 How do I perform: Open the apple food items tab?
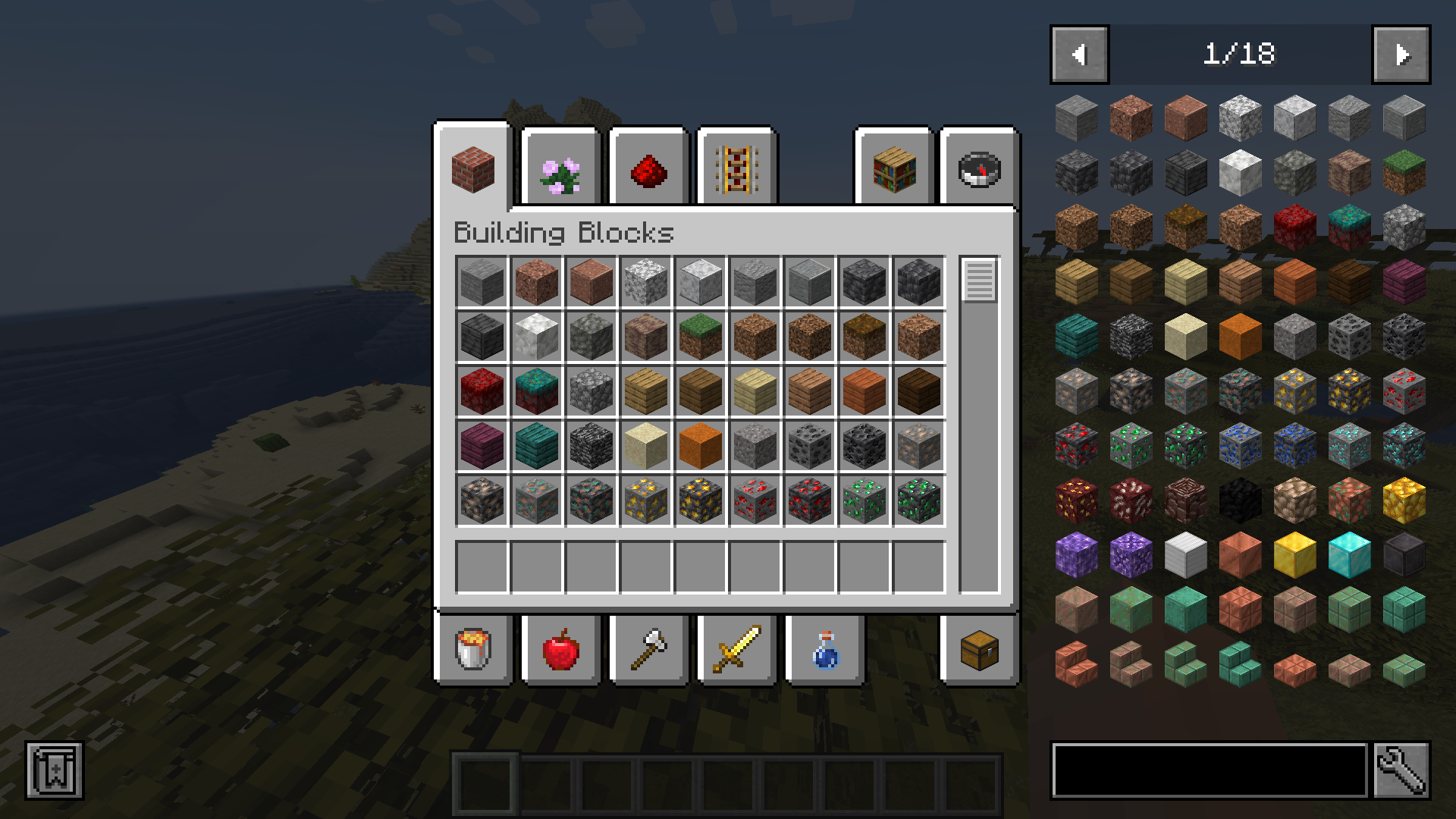coord(561,649)
